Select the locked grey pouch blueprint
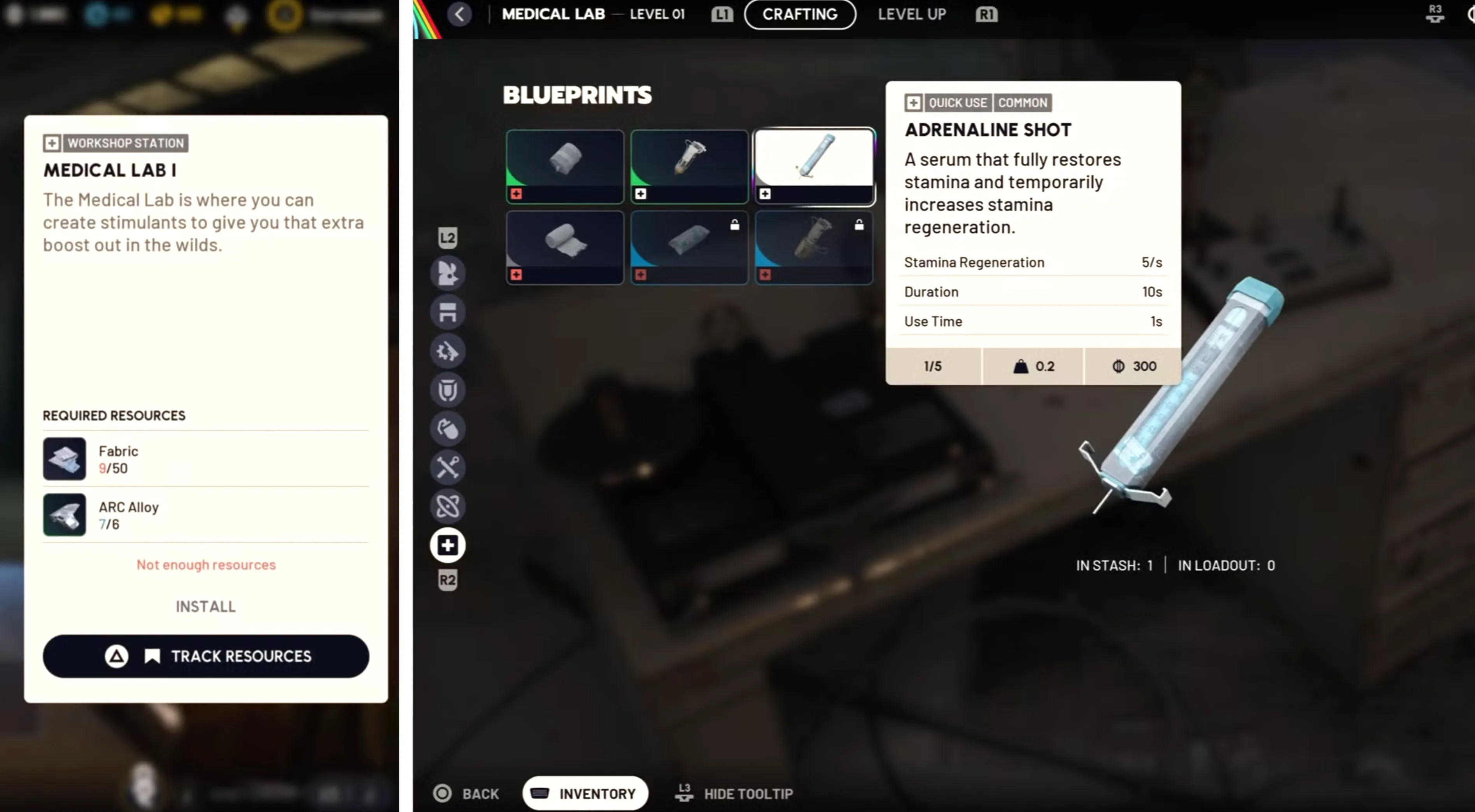The height and width of the screenshot is (812, 1475). click(689, 247)
